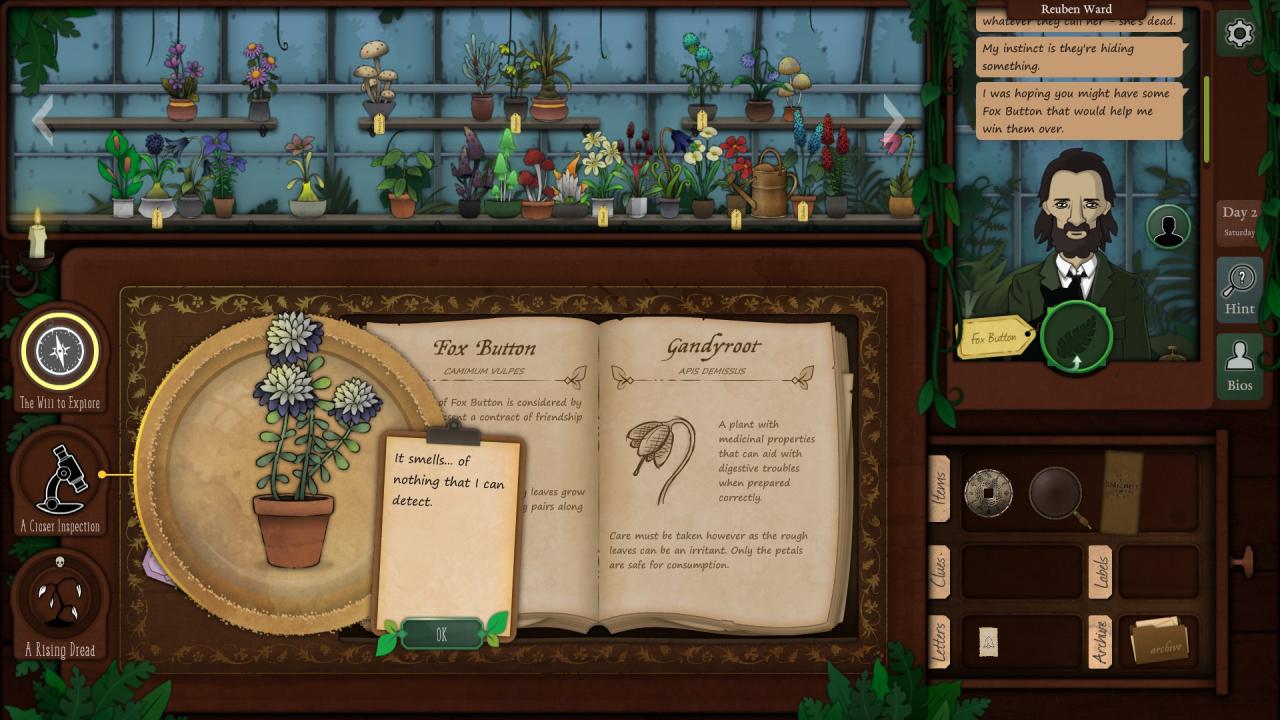This screenshot has width=1280, height=720.
Task: Switch to the Items tab
Action: (x=939, y=489)
